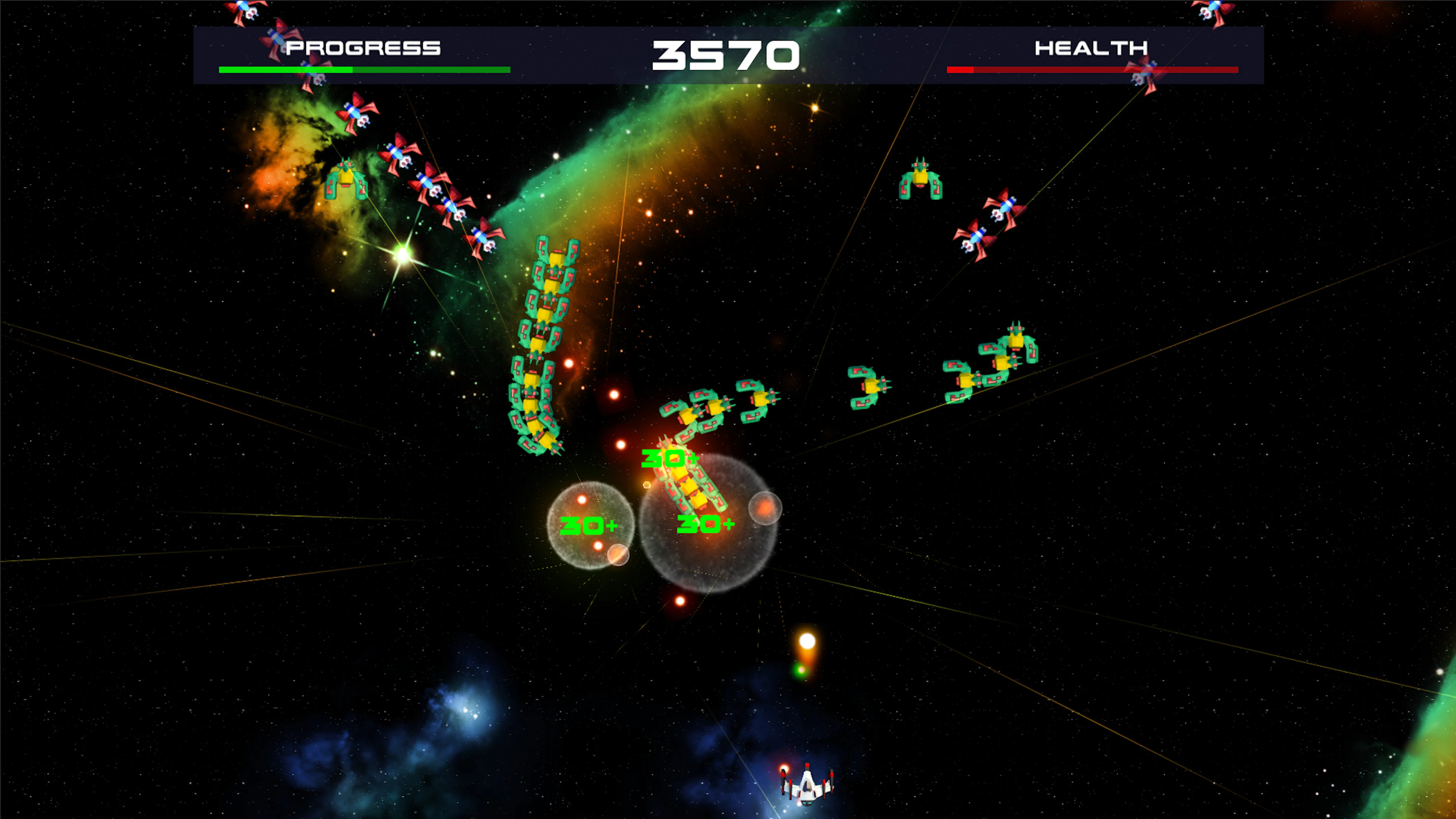Click the HEALTH label in the HUD

click(x=1091, y=48)
